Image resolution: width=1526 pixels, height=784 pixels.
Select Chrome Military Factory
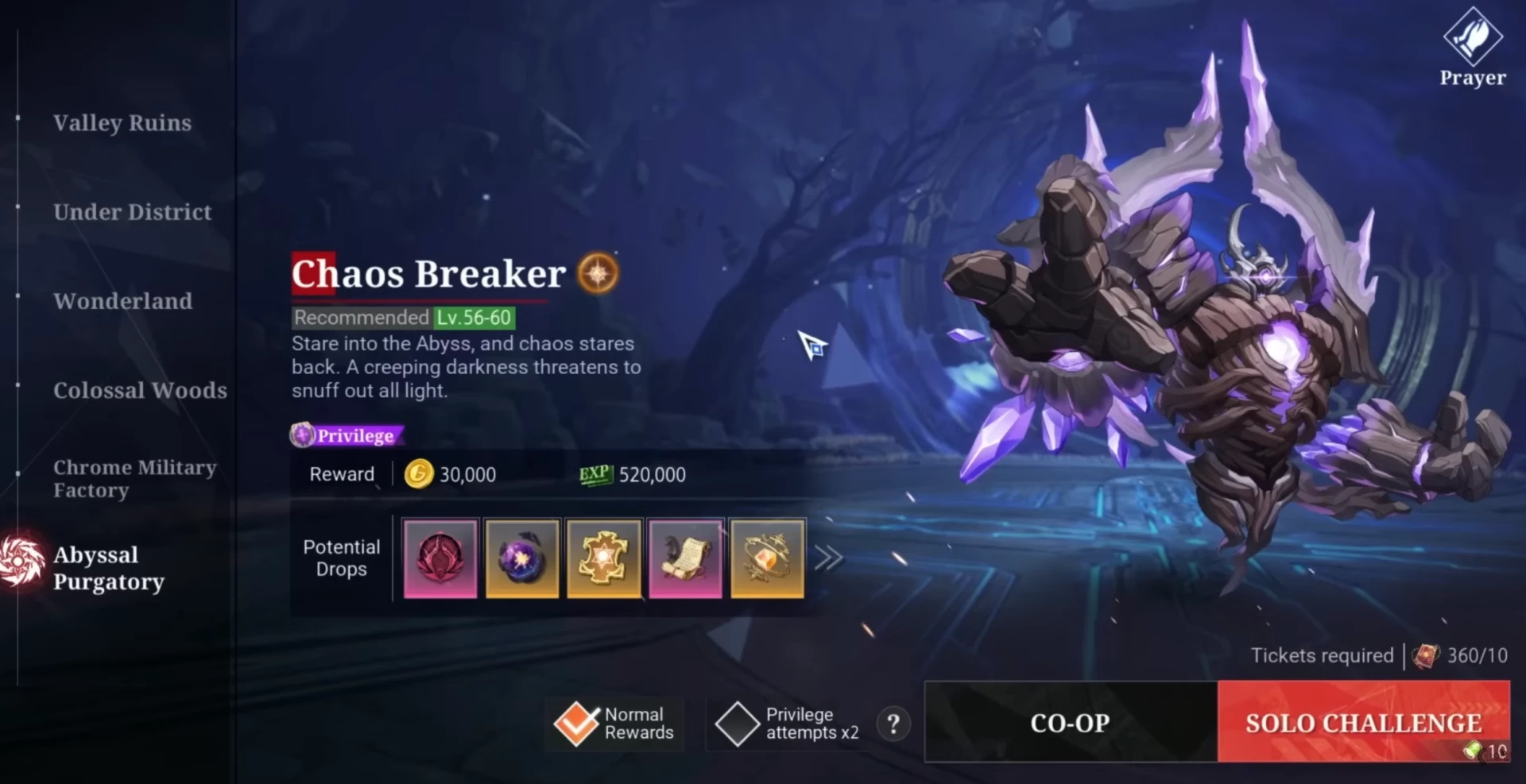click(134, 478)
